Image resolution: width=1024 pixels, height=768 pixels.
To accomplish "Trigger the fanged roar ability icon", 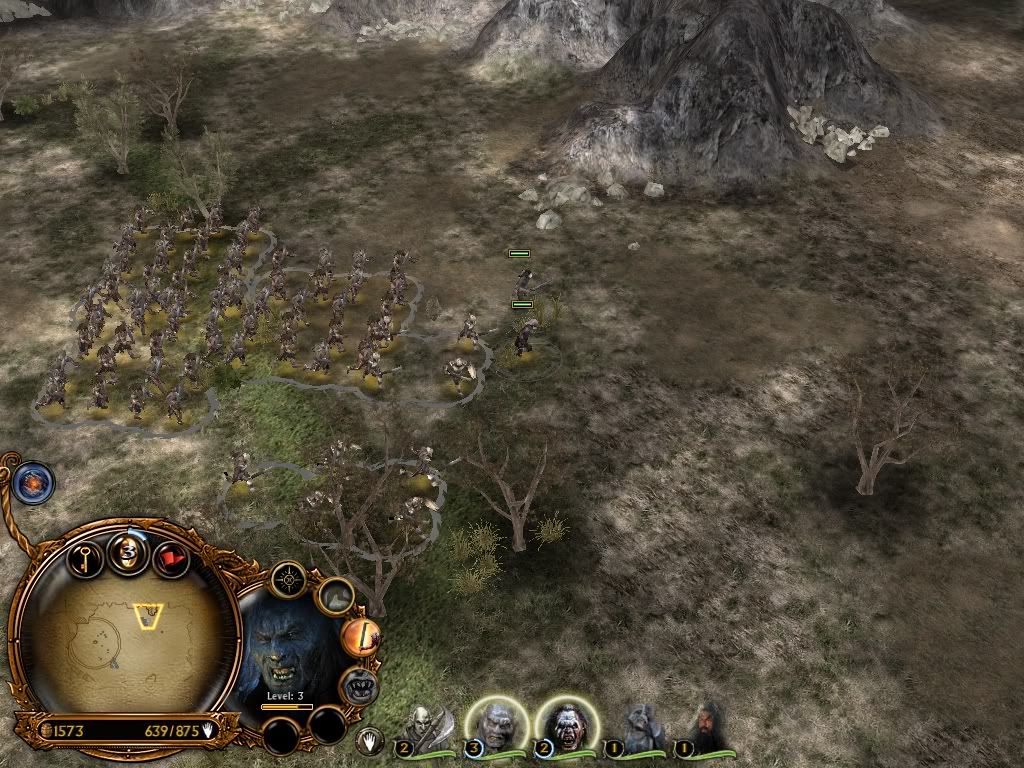I will tap(357, 686).
